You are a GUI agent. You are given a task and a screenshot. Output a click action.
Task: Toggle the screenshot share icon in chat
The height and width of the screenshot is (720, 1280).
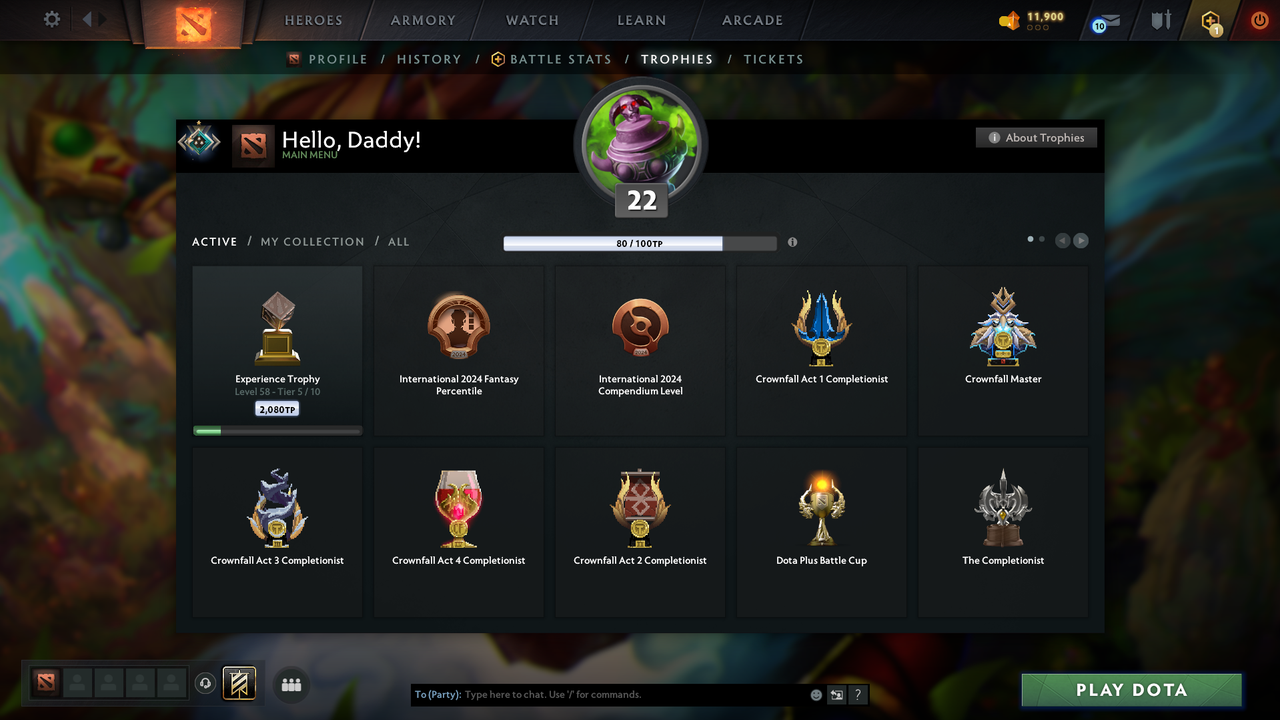836,694
